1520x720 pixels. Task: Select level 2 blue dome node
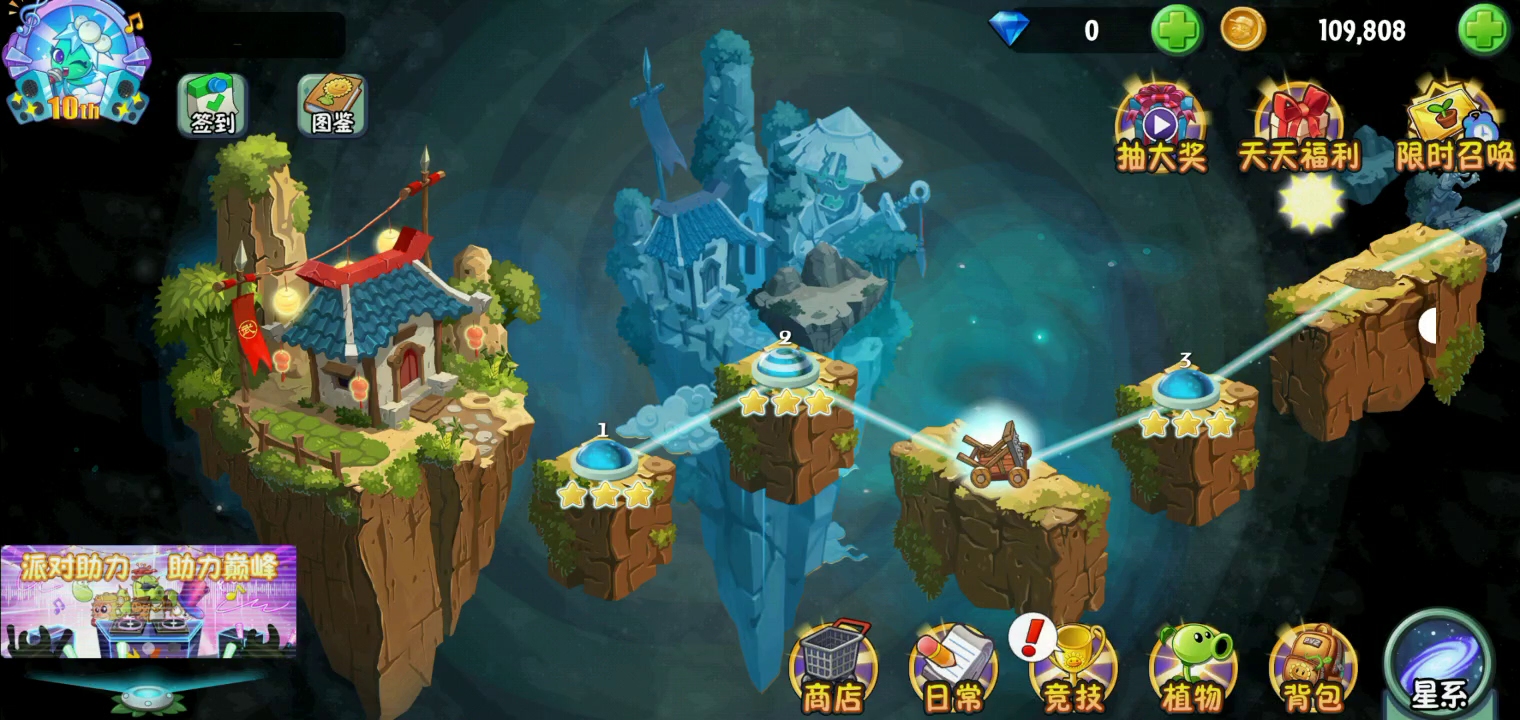pyautogui.click(x=786, y=367)
